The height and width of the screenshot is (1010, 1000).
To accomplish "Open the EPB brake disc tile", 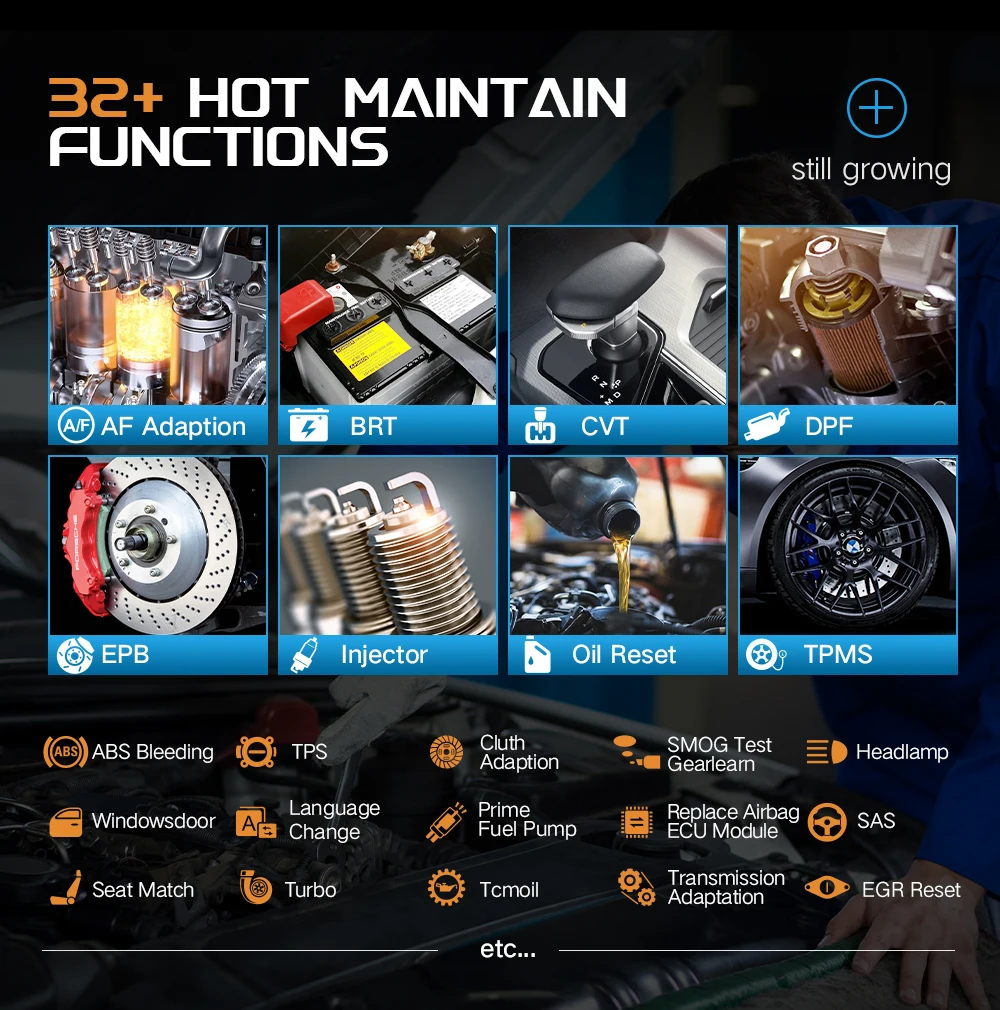I will [x=158, y=565].
